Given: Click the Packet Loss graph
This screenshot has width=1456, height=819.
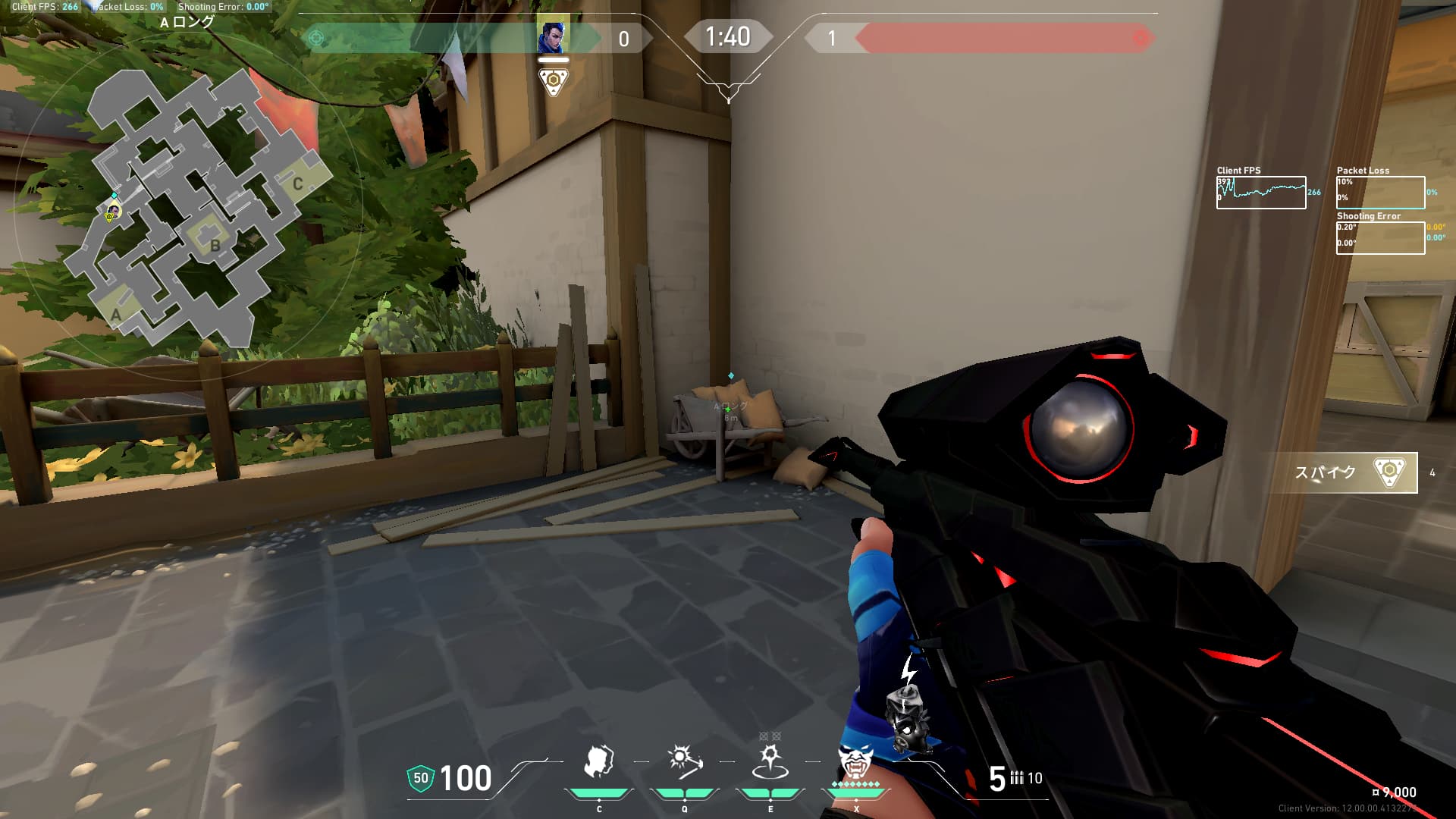Looking at the screenshot, I should point(1380,193).
